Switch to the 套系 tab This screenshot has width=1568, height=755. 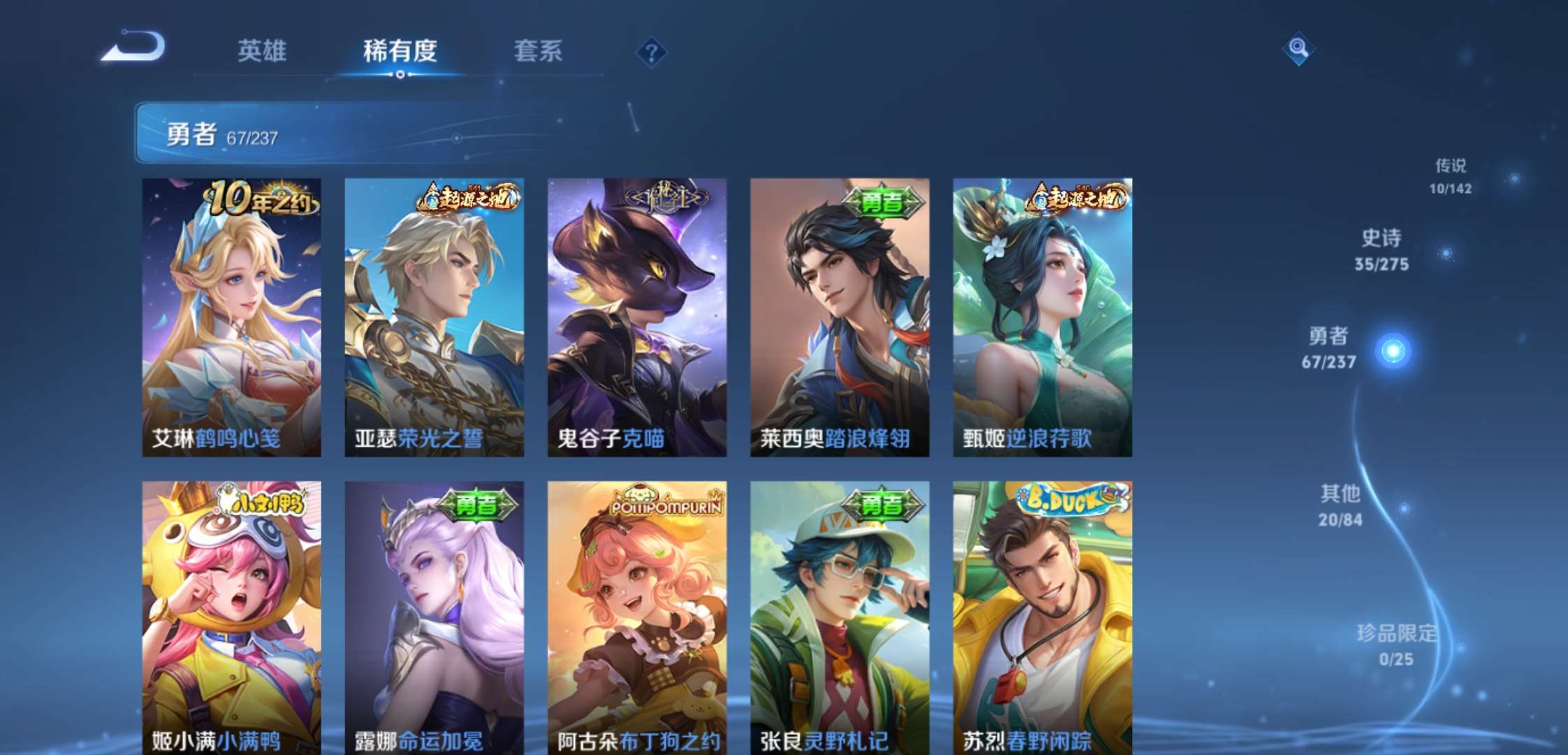pyautogui.click(x=539, y=51)
